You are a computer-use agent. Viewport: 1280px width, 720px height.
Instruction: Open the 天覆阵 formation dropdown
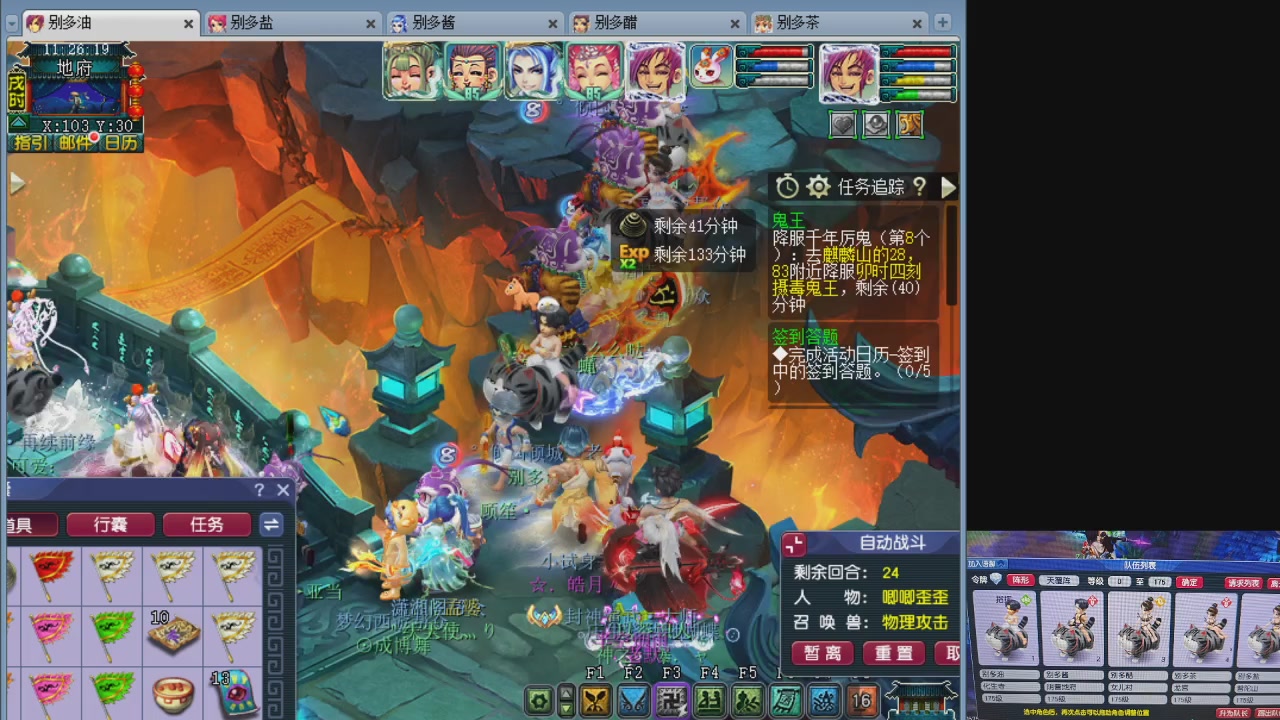point(1060,580)
